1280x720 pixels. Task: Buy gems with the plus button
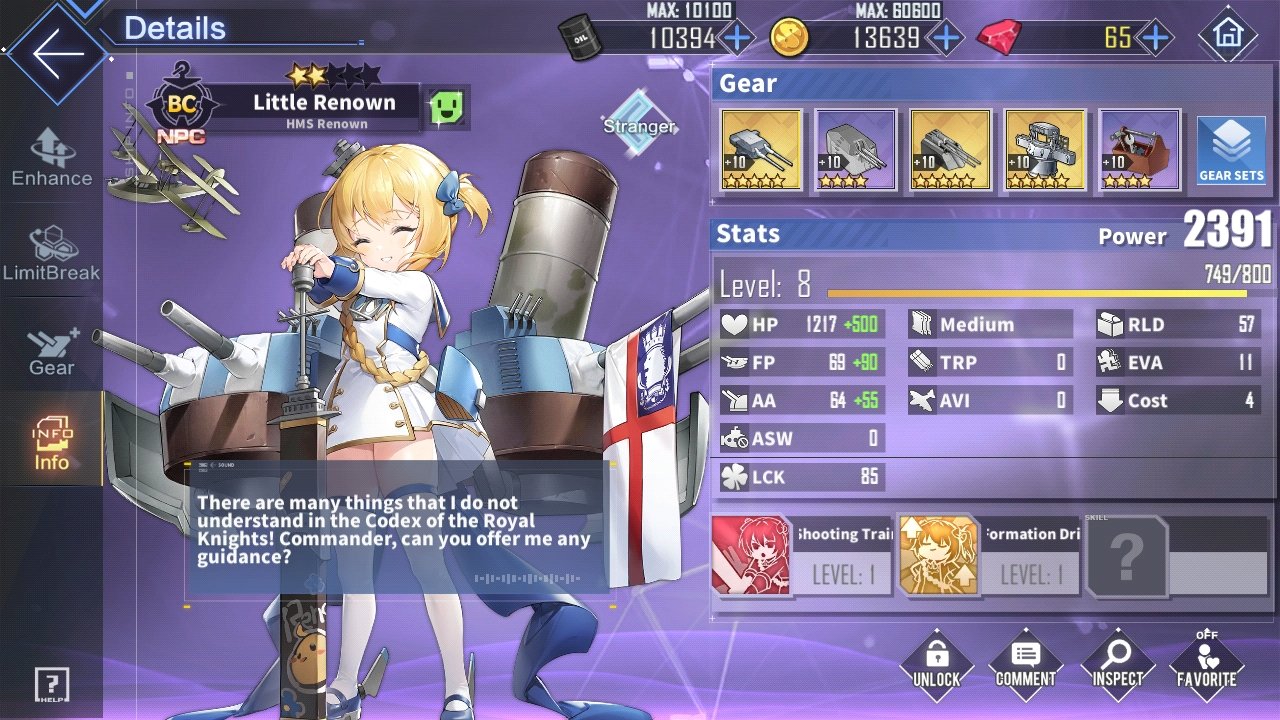click(1155, 39)
